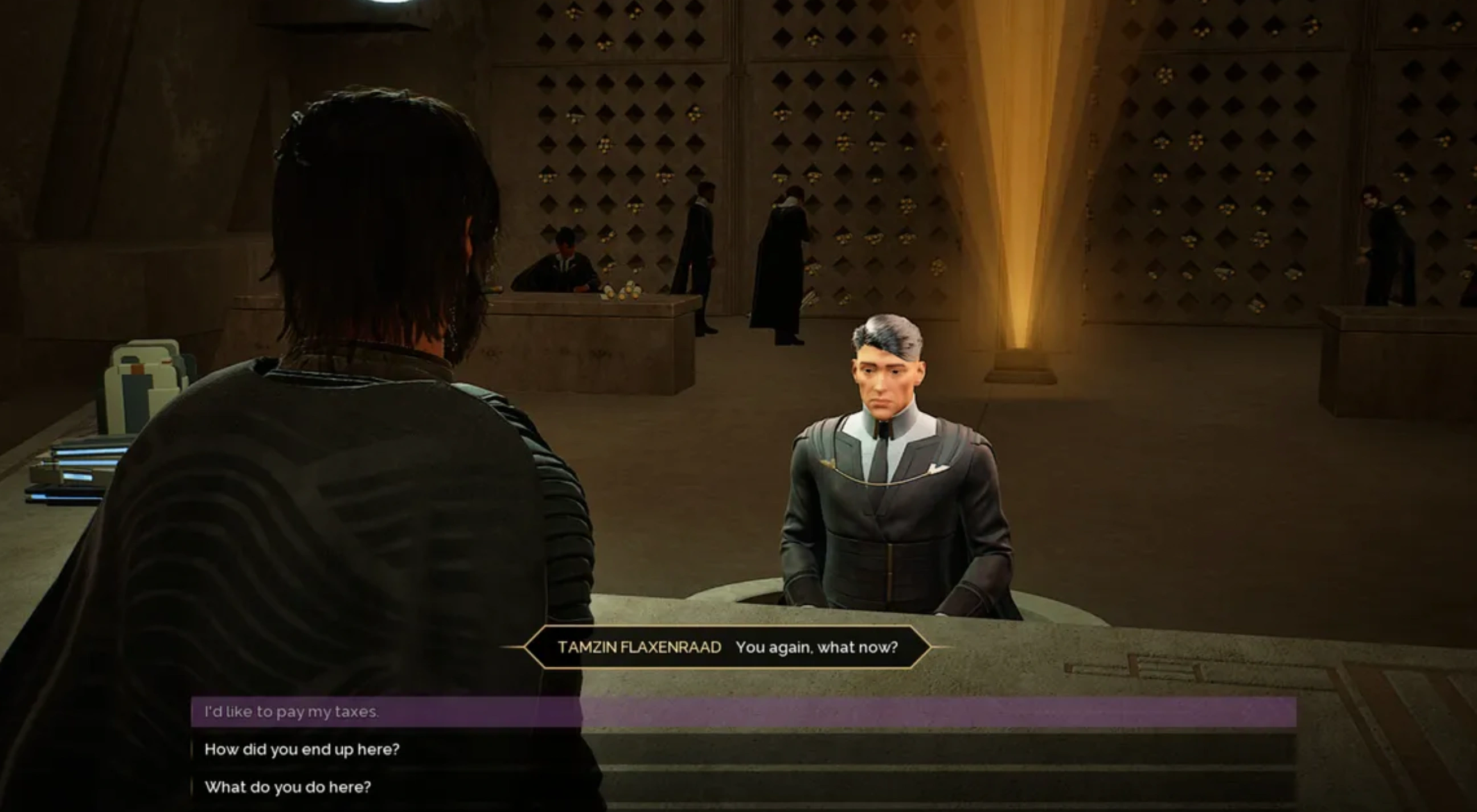Screen dimensions: 1477x812
Task: Select "What do you do here?" reply
Action: (288, 787)
